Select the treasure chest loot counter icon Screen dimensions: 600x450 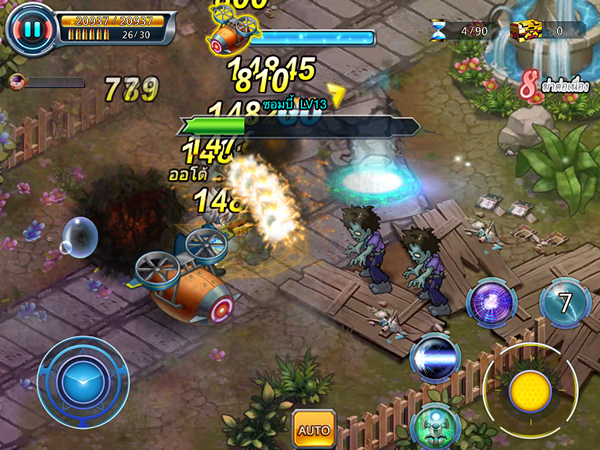coord(524,31)
